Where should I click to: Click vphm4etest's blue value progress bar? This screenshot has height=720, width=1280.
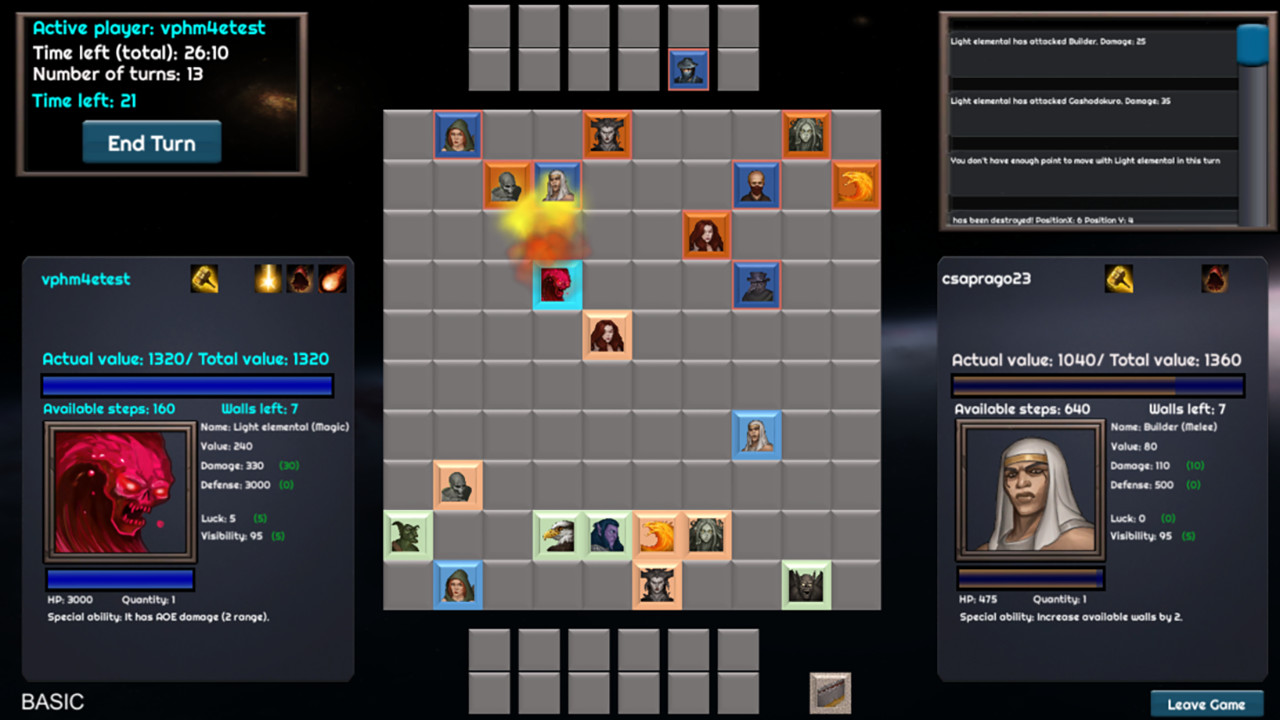coord(187,385)
